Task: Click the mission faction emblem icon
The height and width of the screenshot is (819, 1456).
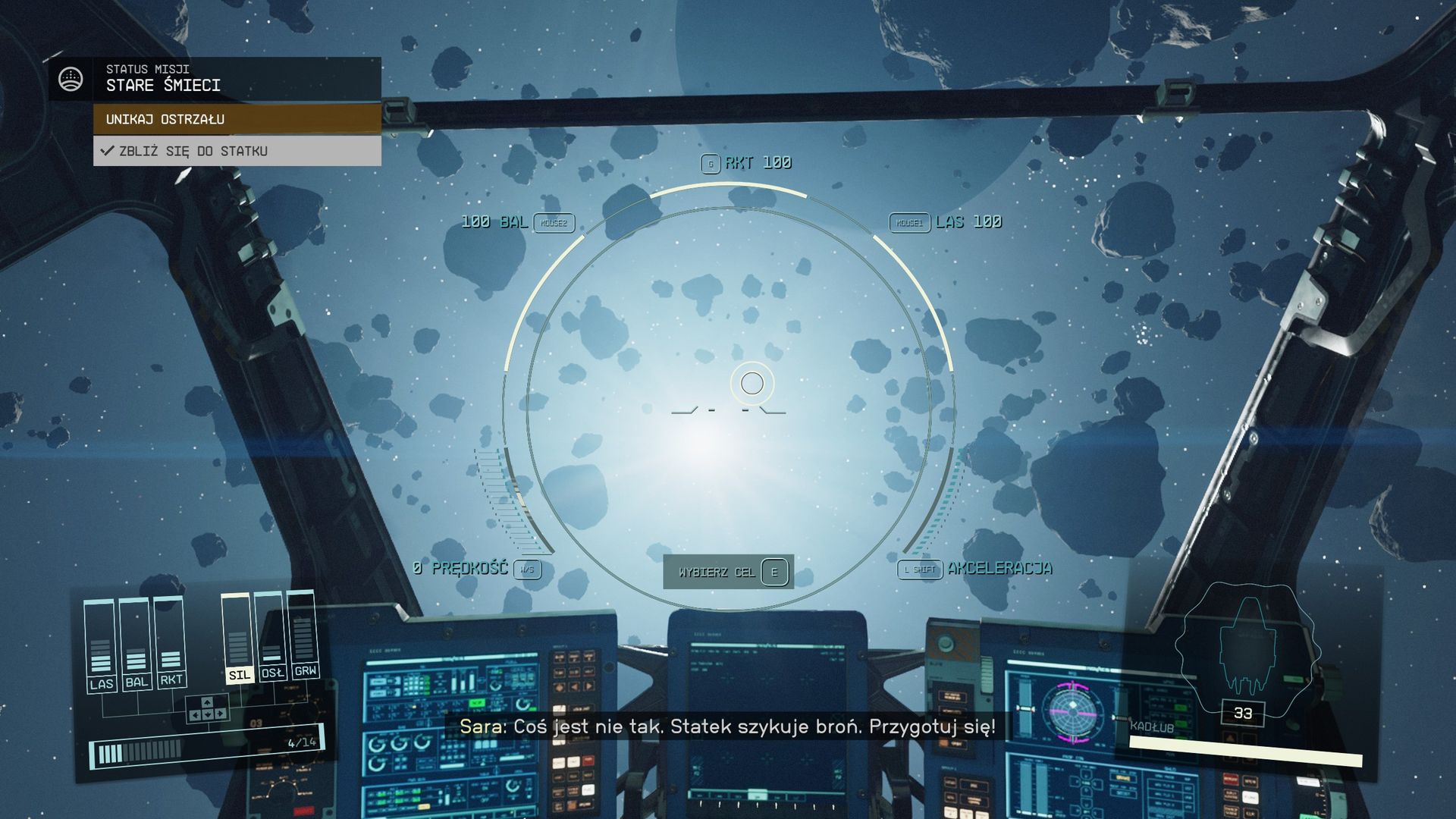Action: (x=71, y=78)
